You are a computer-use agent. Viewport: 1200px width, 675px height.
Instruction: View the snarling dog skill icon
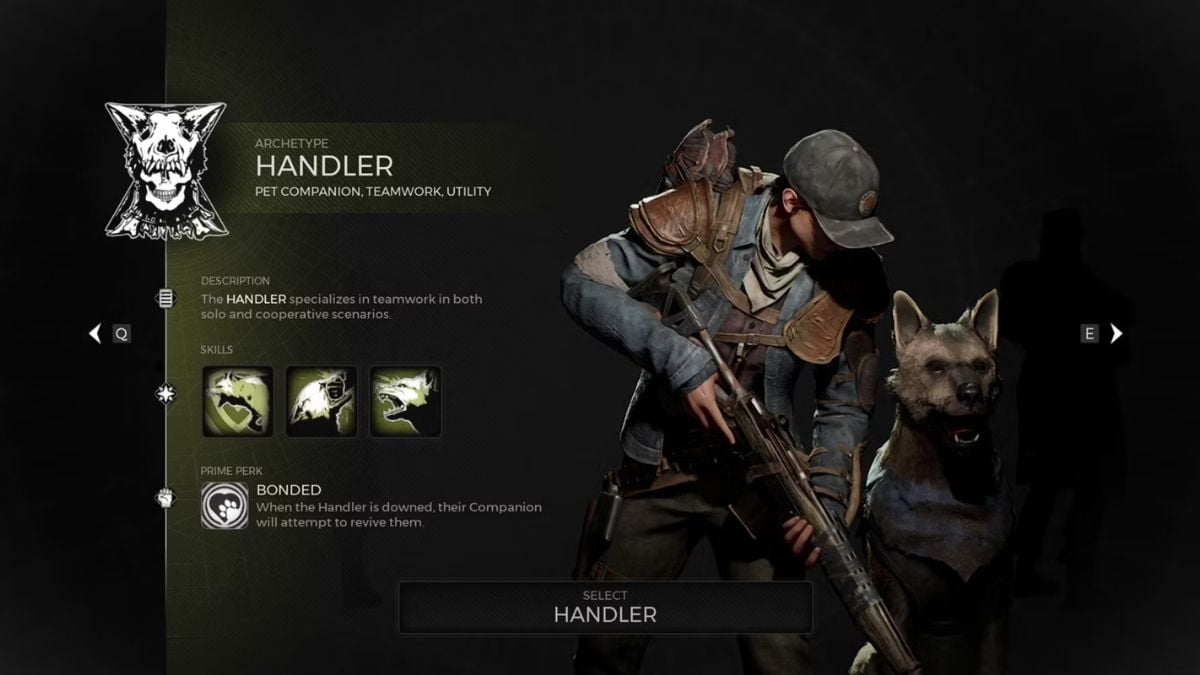(x=405, y=401)
